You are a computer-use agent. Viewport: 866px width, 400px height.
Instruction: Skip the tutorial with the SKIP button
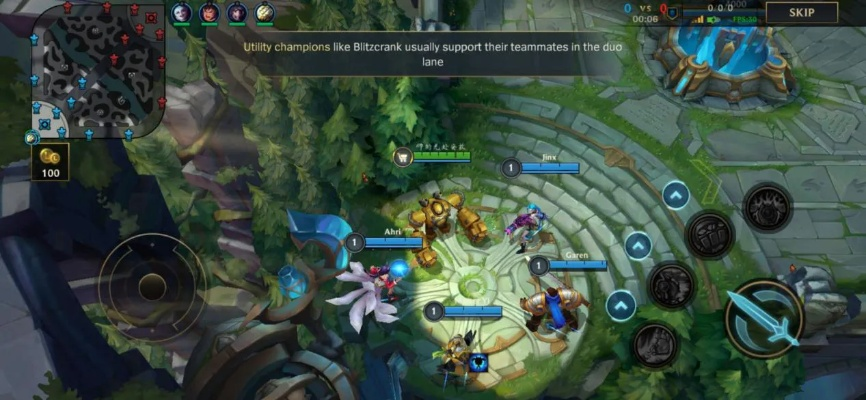[801, 13]
